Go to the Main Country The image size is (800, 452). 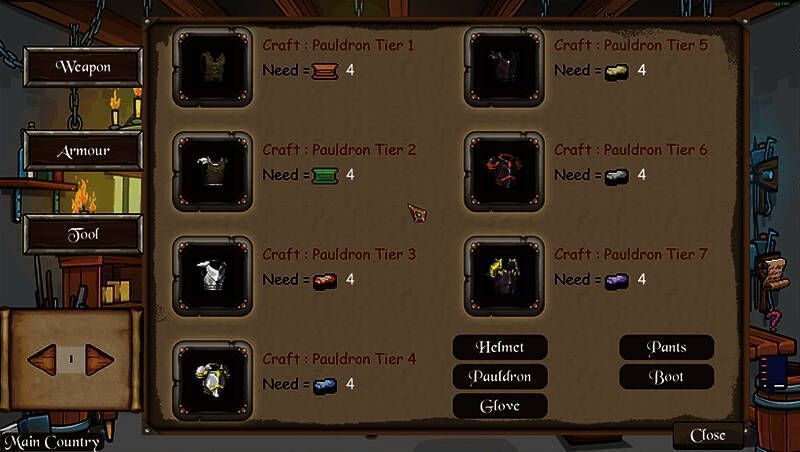click(x=53, y=442)
